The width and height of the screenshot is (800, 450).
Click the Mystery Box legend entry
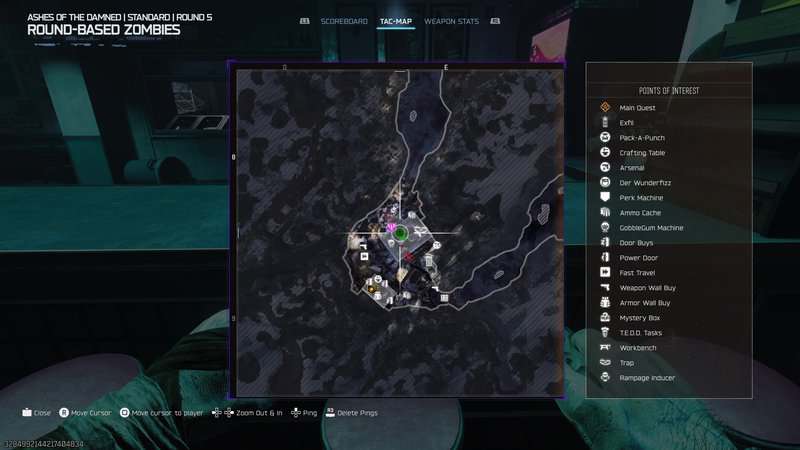click(639, 318)
